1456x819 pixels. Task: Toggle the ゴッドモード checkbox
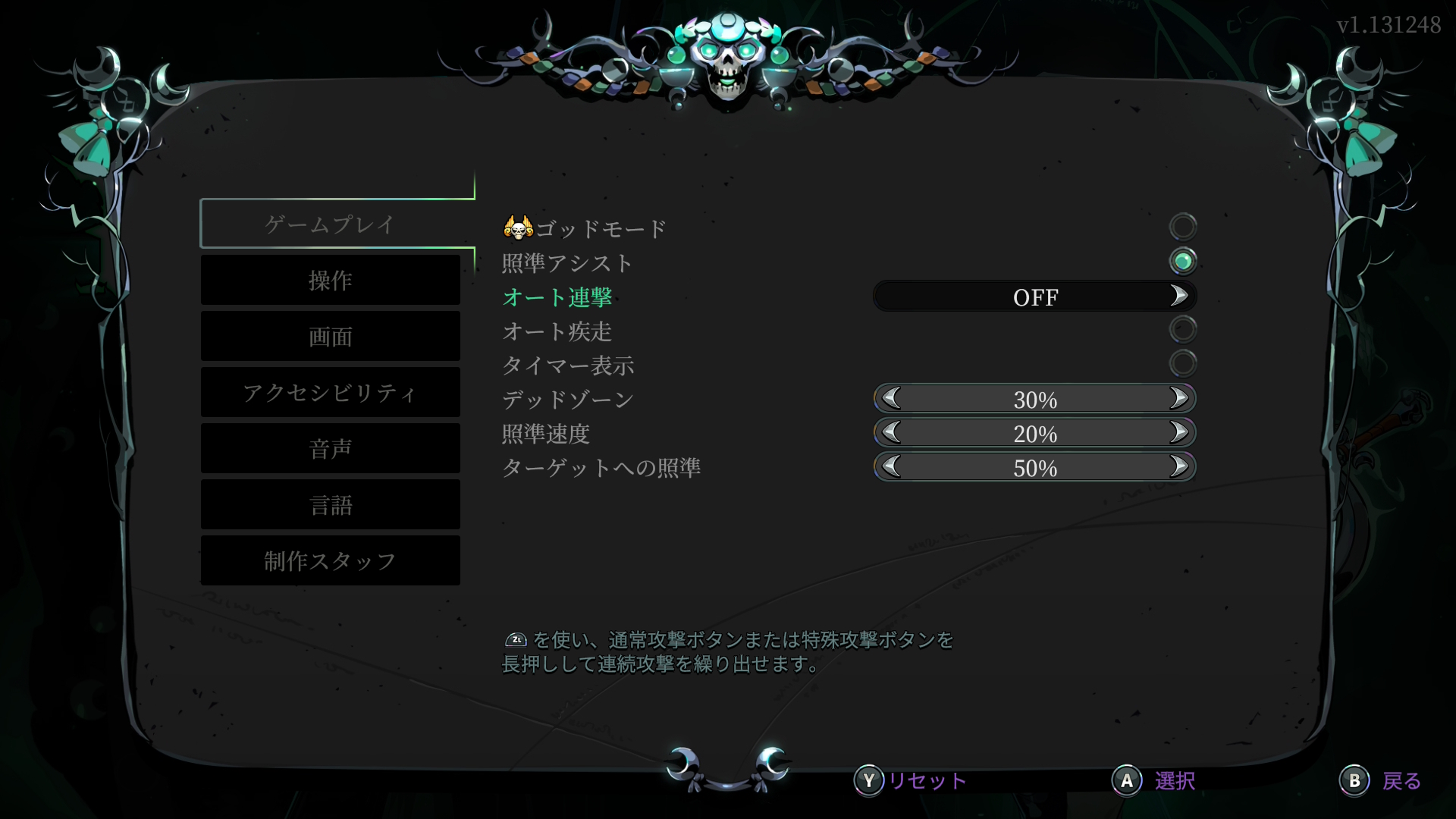pyautogui.click(x=1182, y=227)
